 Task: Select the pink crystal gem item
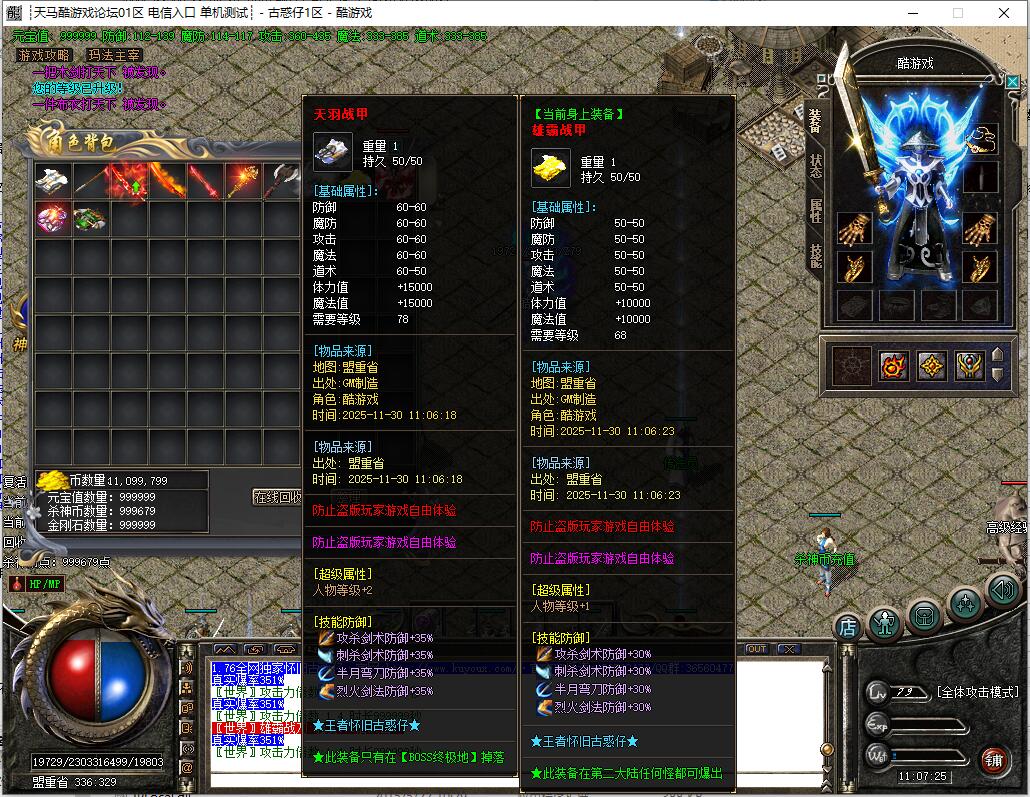52,218
